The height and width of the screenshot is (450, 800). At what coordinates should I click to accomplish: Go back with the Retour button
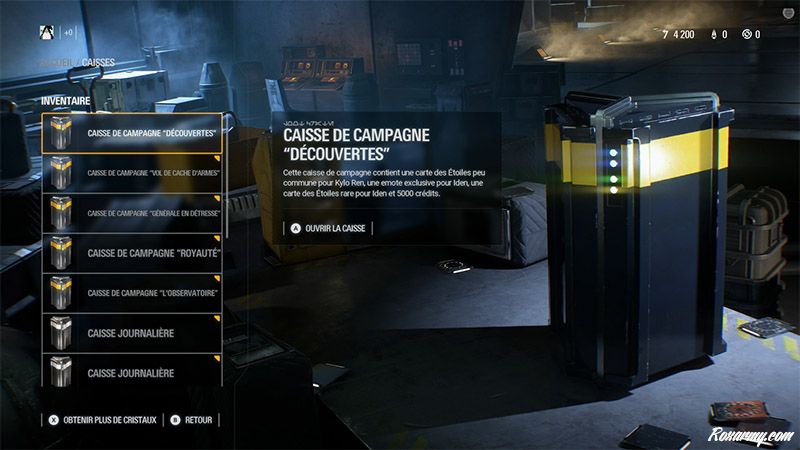[x=192, y=419]
